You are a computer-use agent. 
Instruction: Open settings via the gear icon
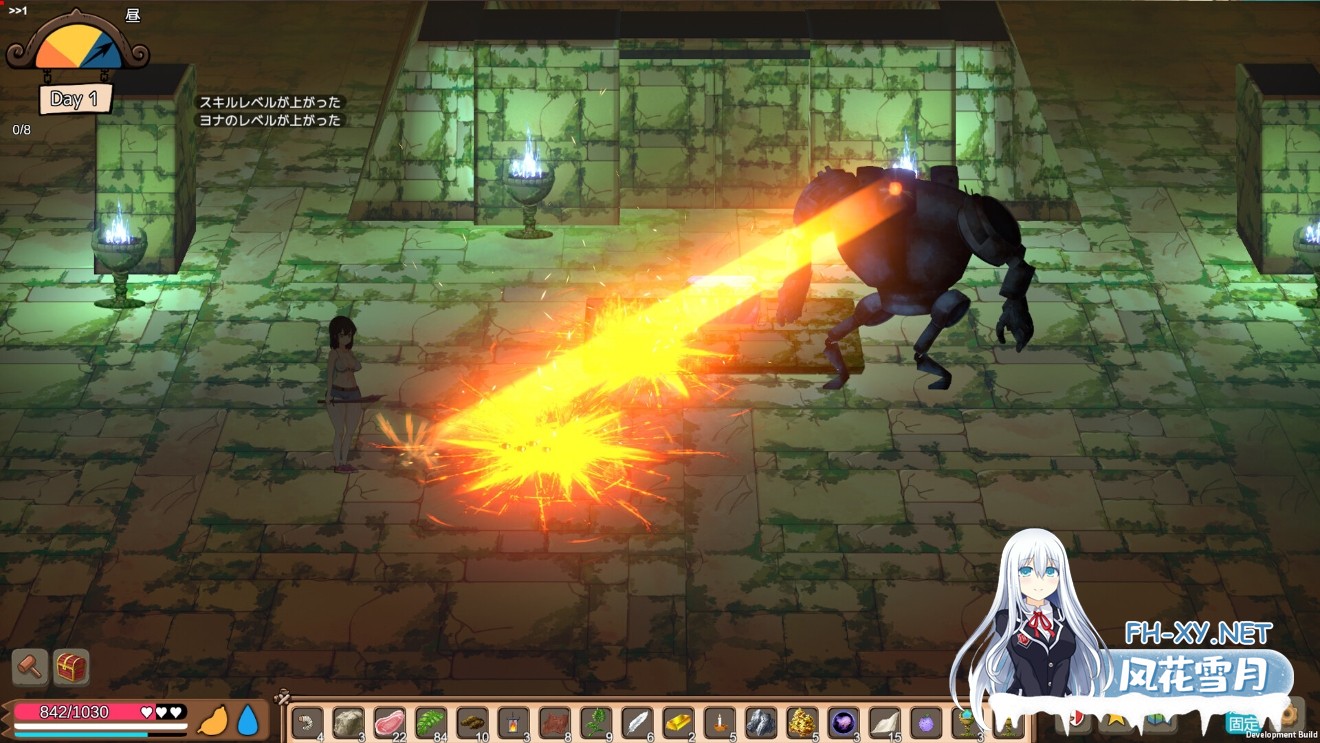1289,716
